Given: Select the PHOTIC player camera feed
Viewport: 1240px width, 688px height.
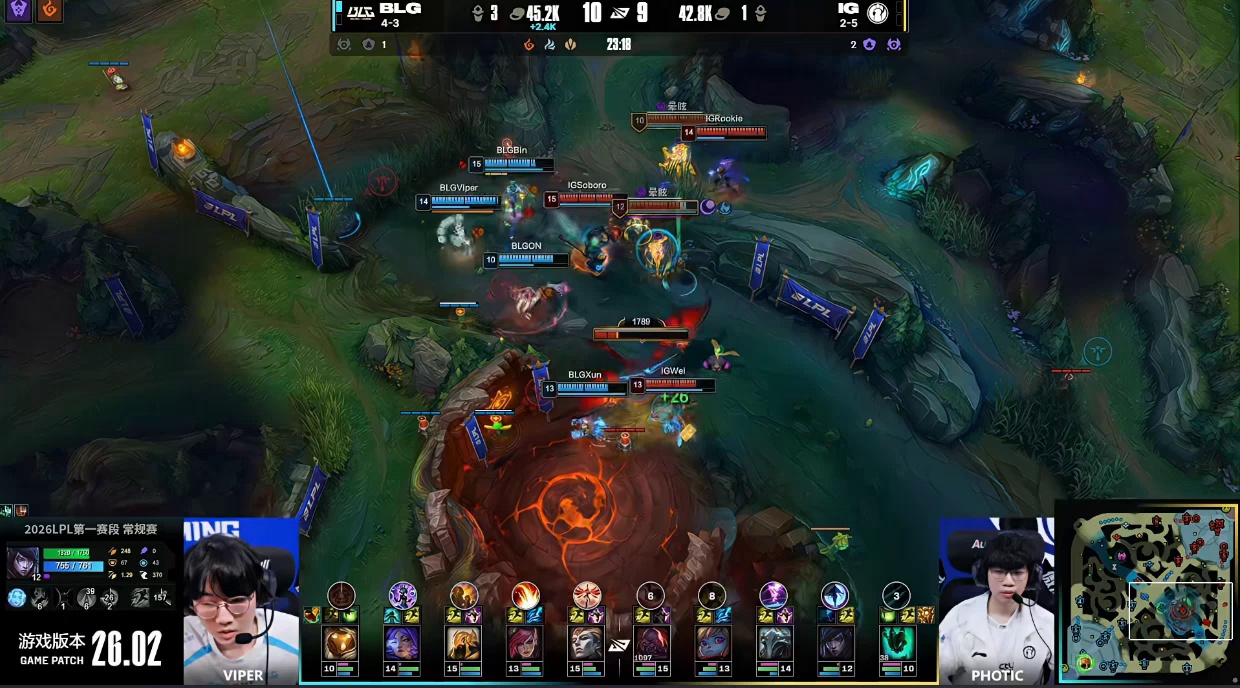Looking at the screenshot, I should coord(996,602).
